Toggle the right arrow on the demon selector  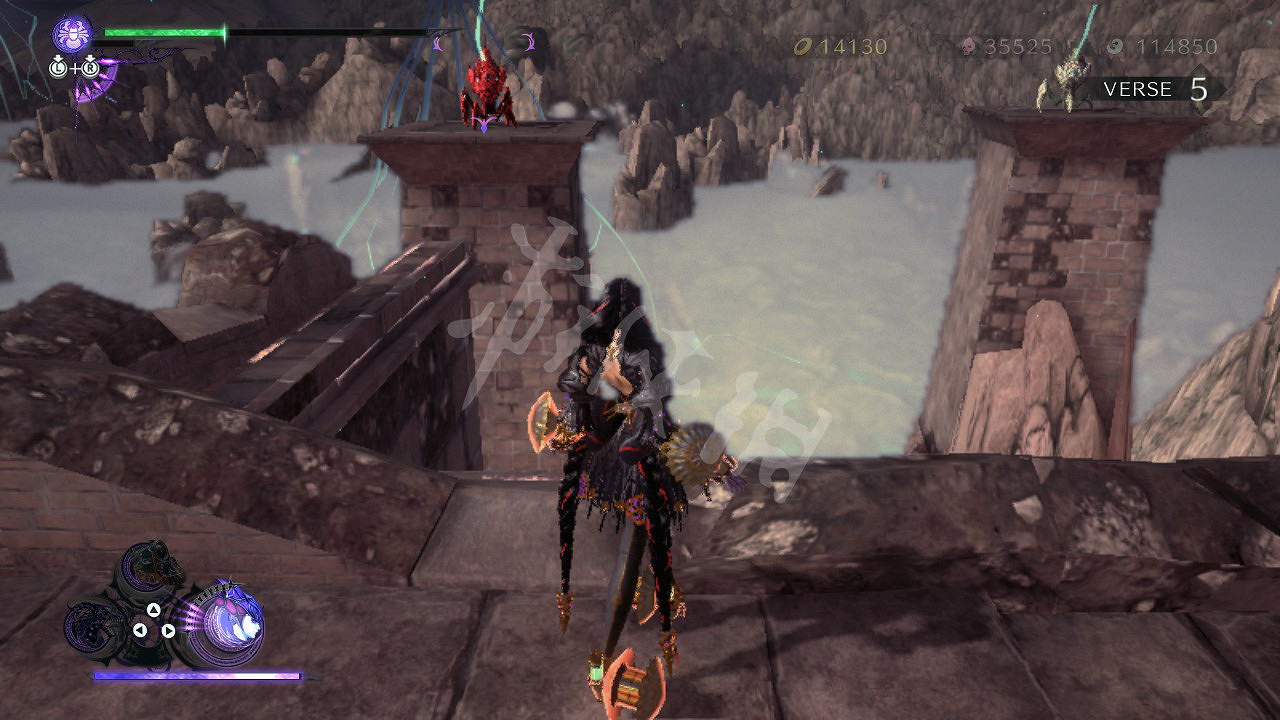168,630
